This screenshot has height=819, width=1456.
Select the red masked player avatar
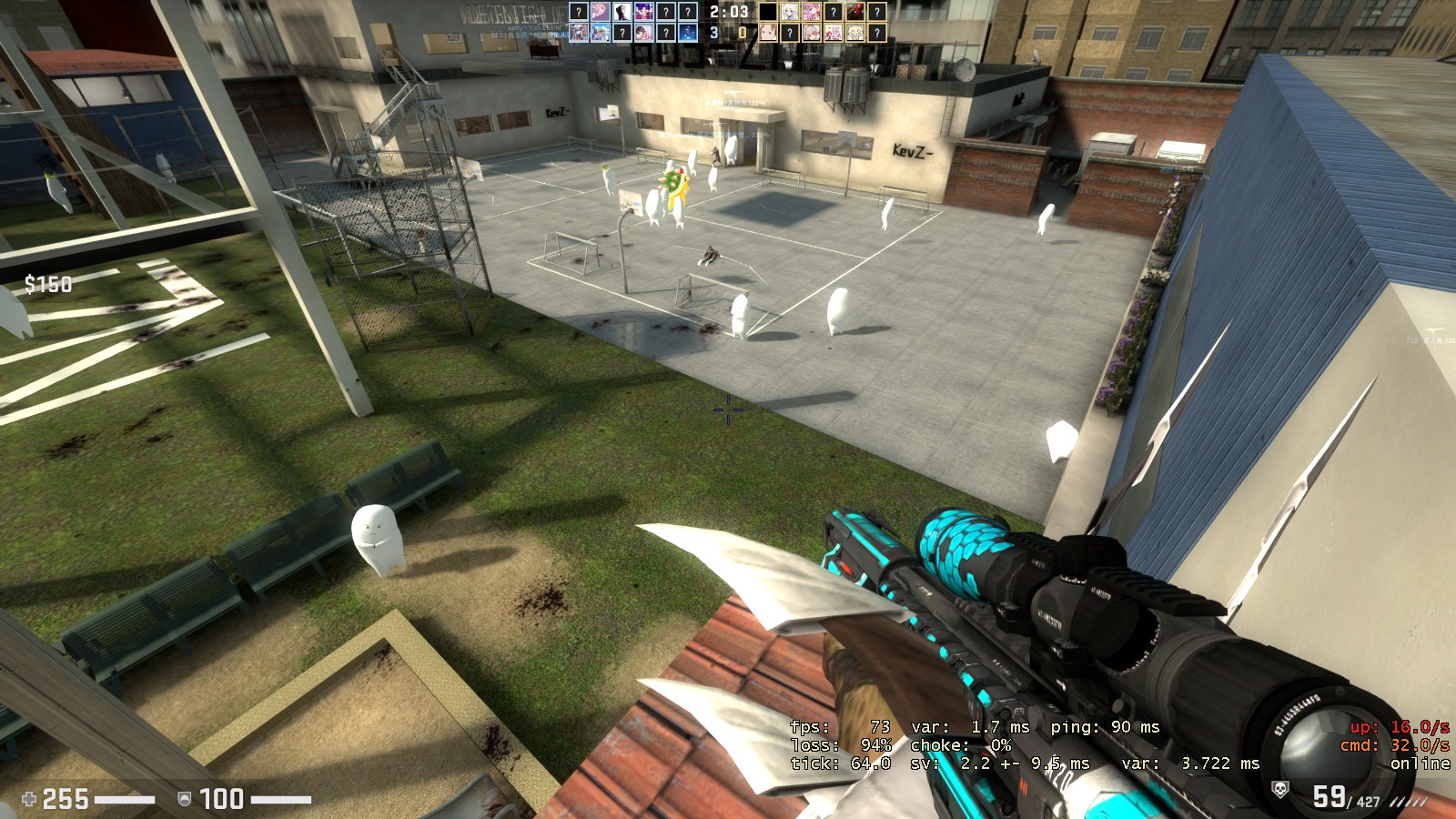coord(854,12)
